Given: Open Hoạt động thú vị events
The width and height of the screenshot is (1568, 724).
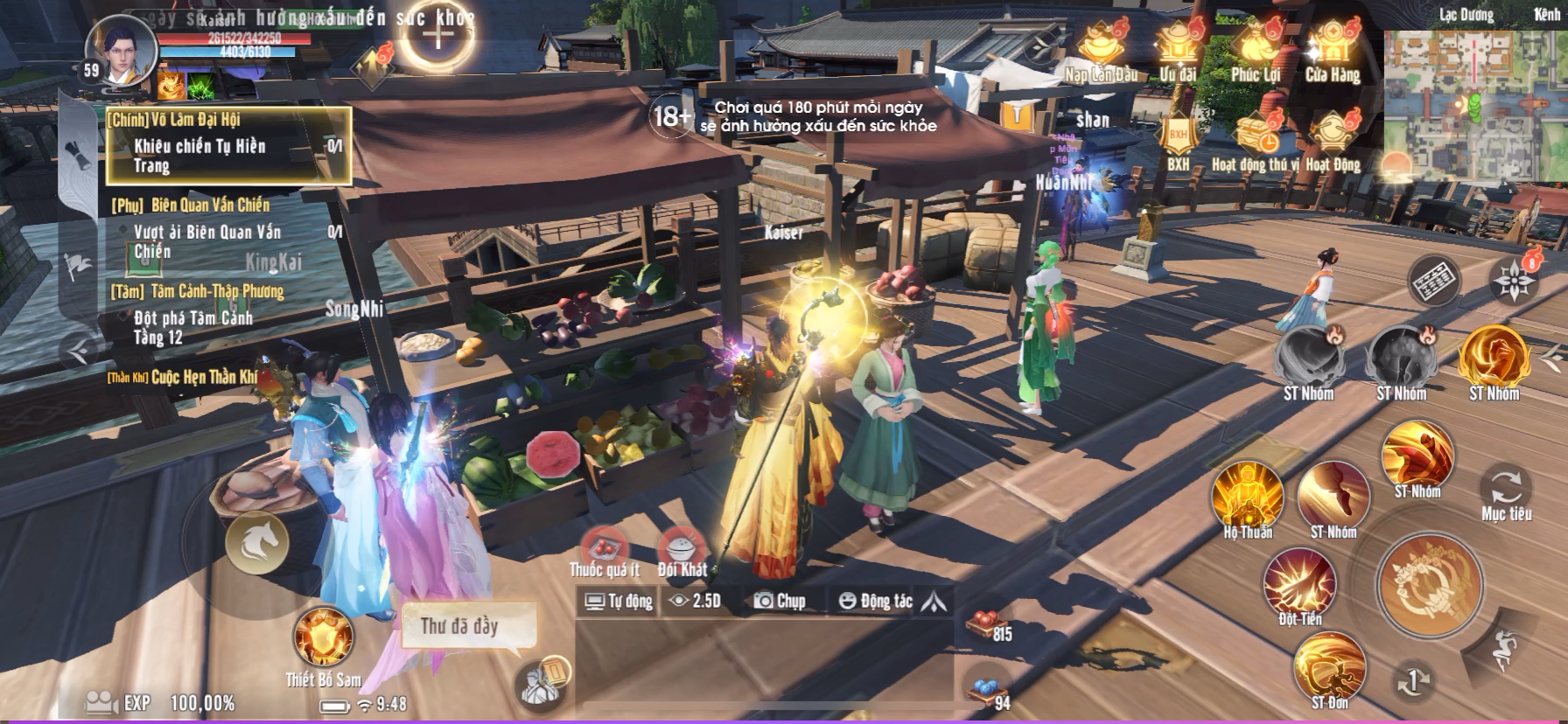Looking at the screenshot, I should coord(1256,139).
